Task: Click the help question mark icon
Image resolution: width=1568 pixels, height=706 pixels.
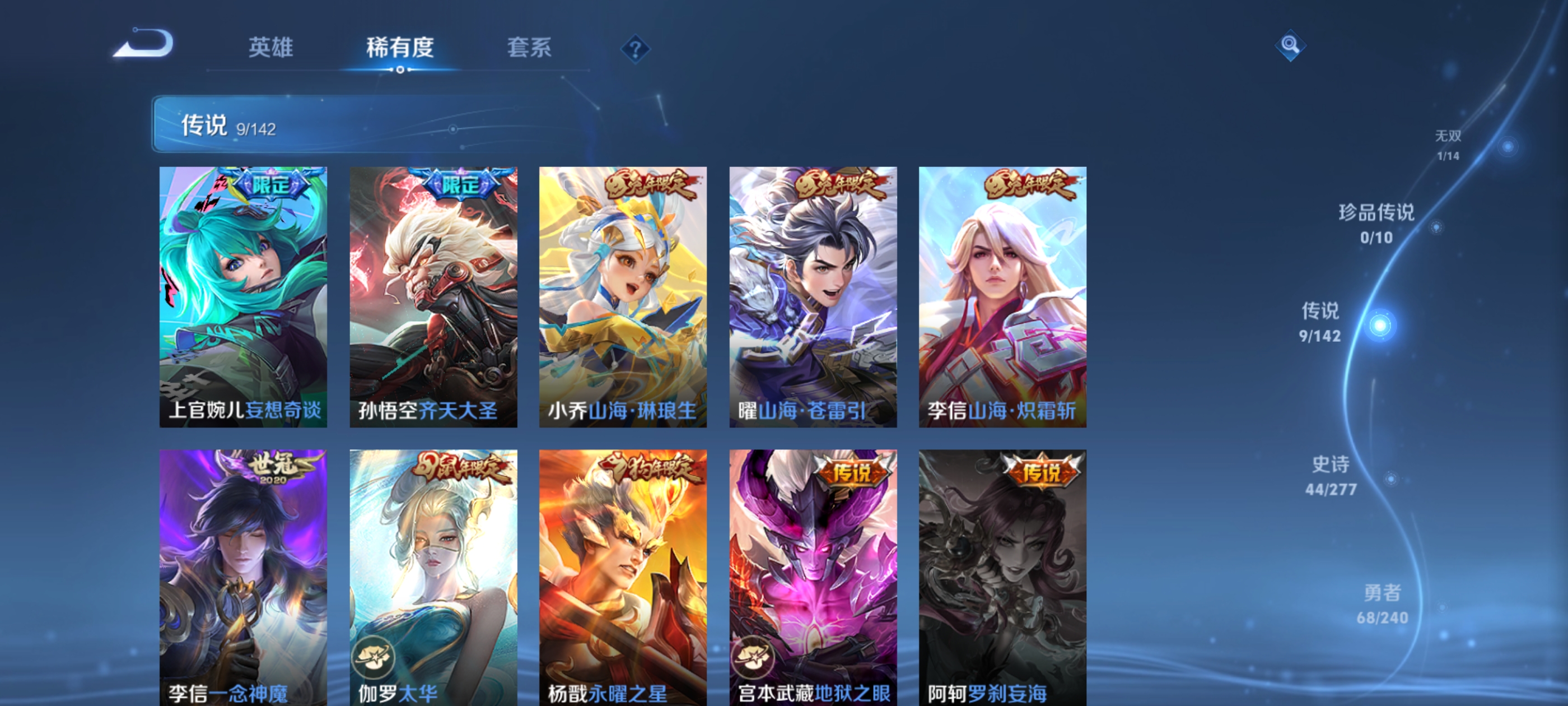Action: point(636,48)
